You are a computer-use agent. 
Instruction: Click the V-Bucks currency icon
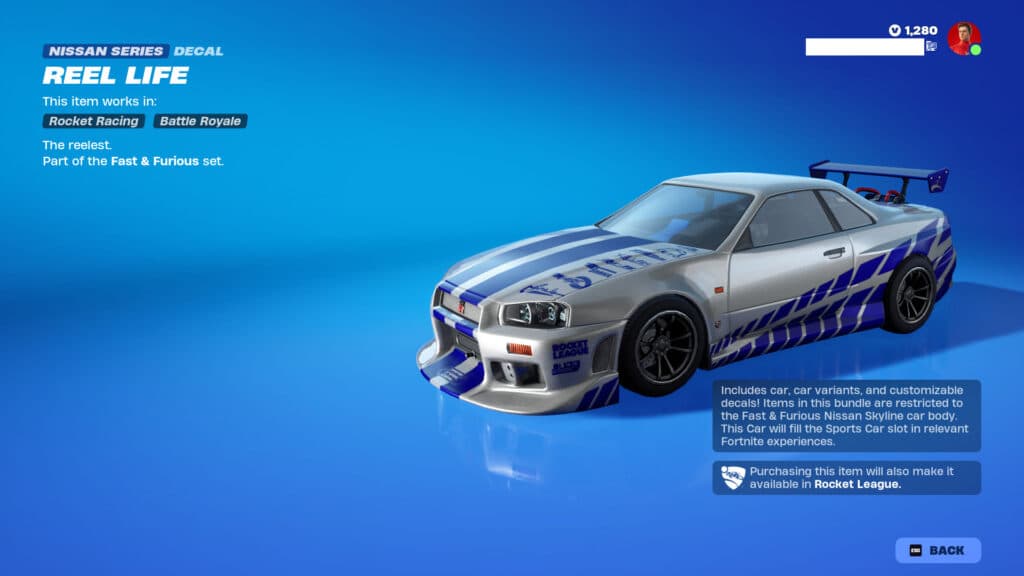coord(894,30)
